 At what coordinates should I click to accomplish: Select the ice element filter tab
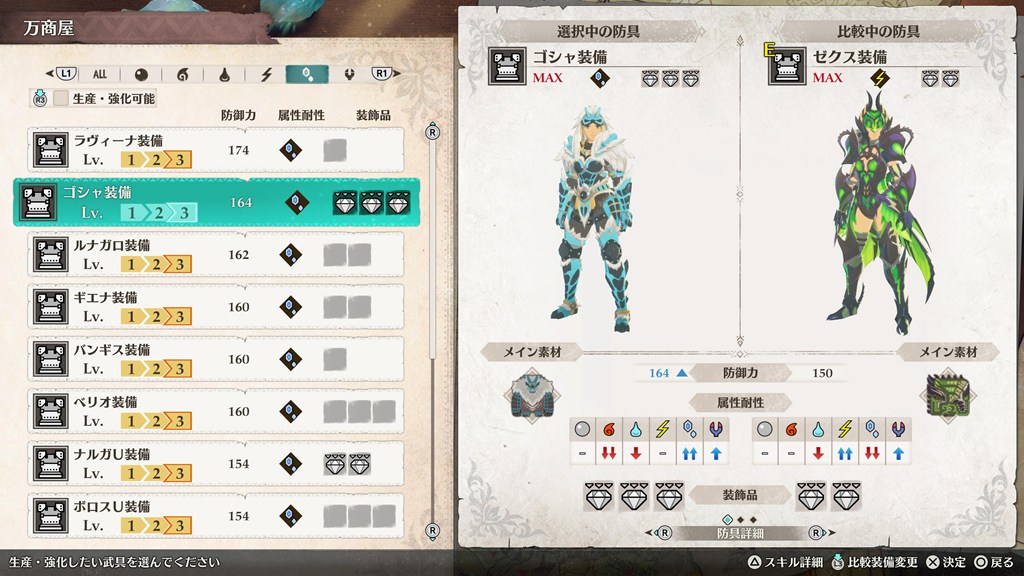point(307,74)
